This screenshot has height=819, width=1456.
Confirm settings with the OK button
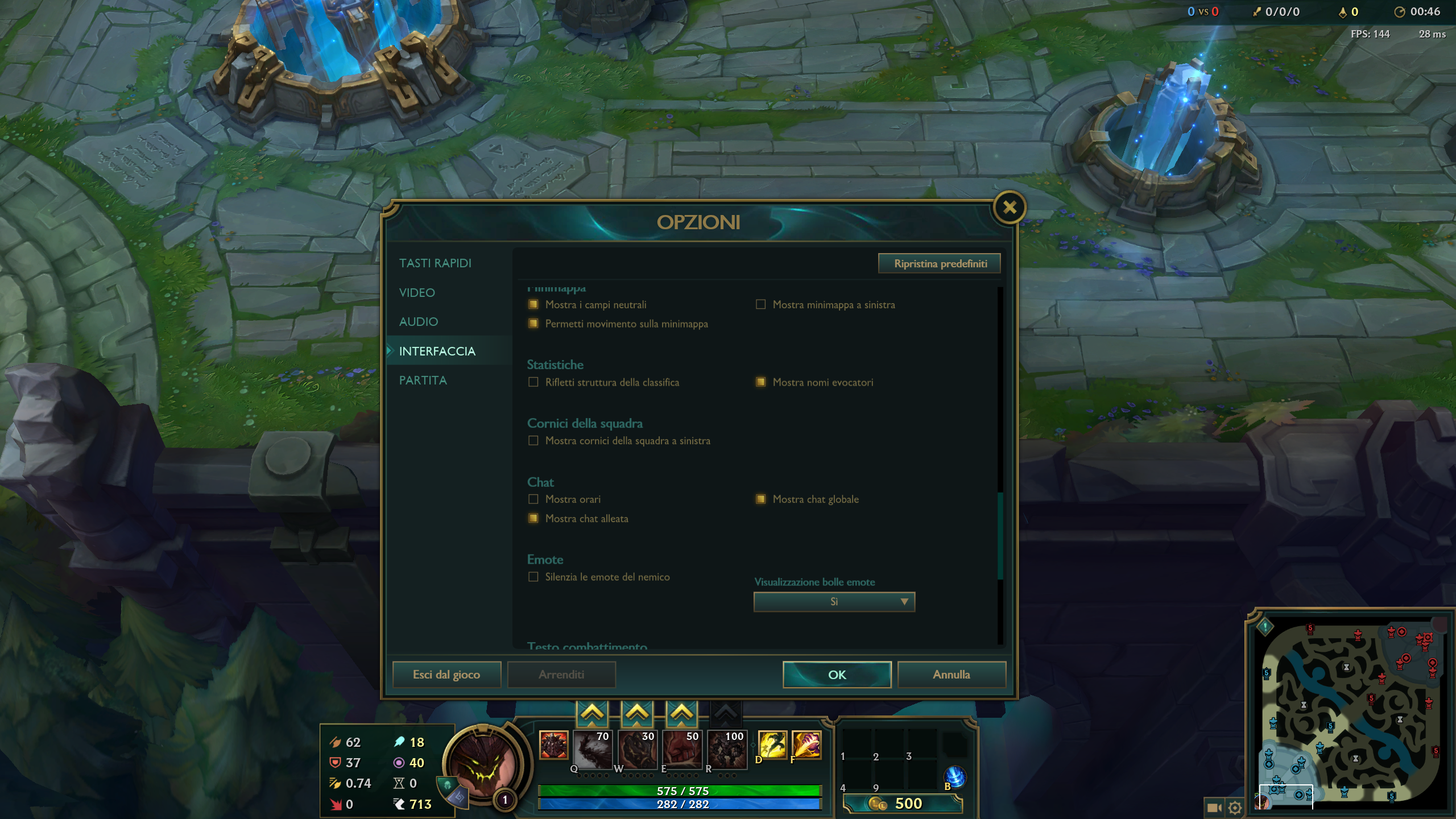point(837,675)
